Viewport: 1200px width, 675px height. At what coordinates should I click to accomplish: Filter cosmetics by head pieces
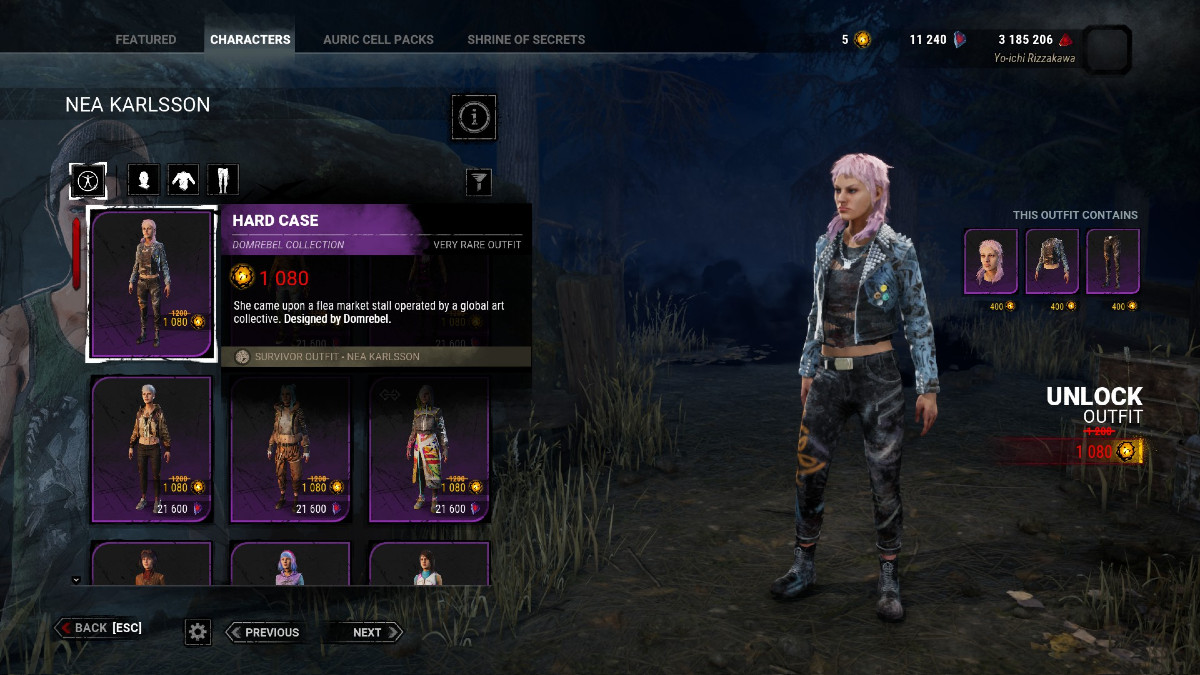point(144,180)
